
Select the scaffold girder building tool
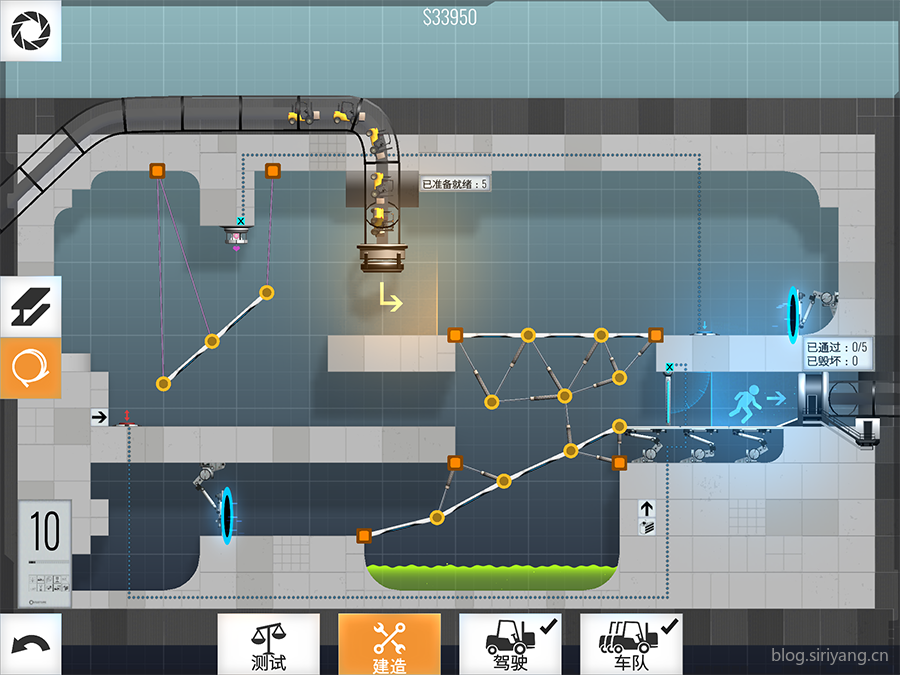click(x=30, y=306)
